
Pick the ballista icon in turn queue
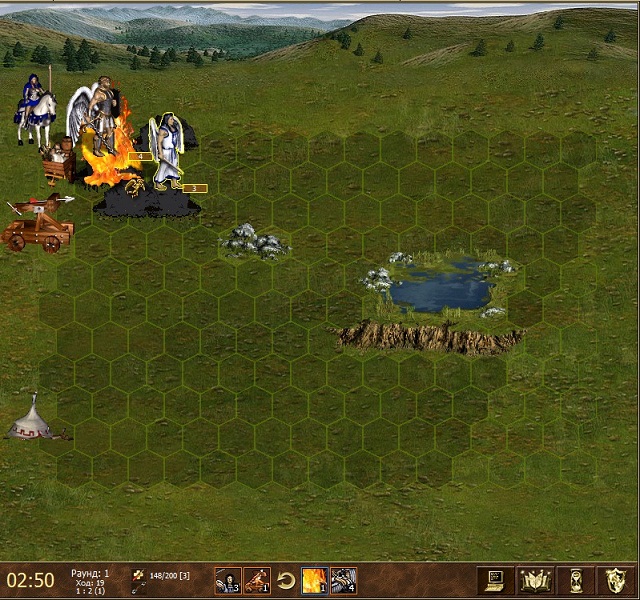click(257, 580)
